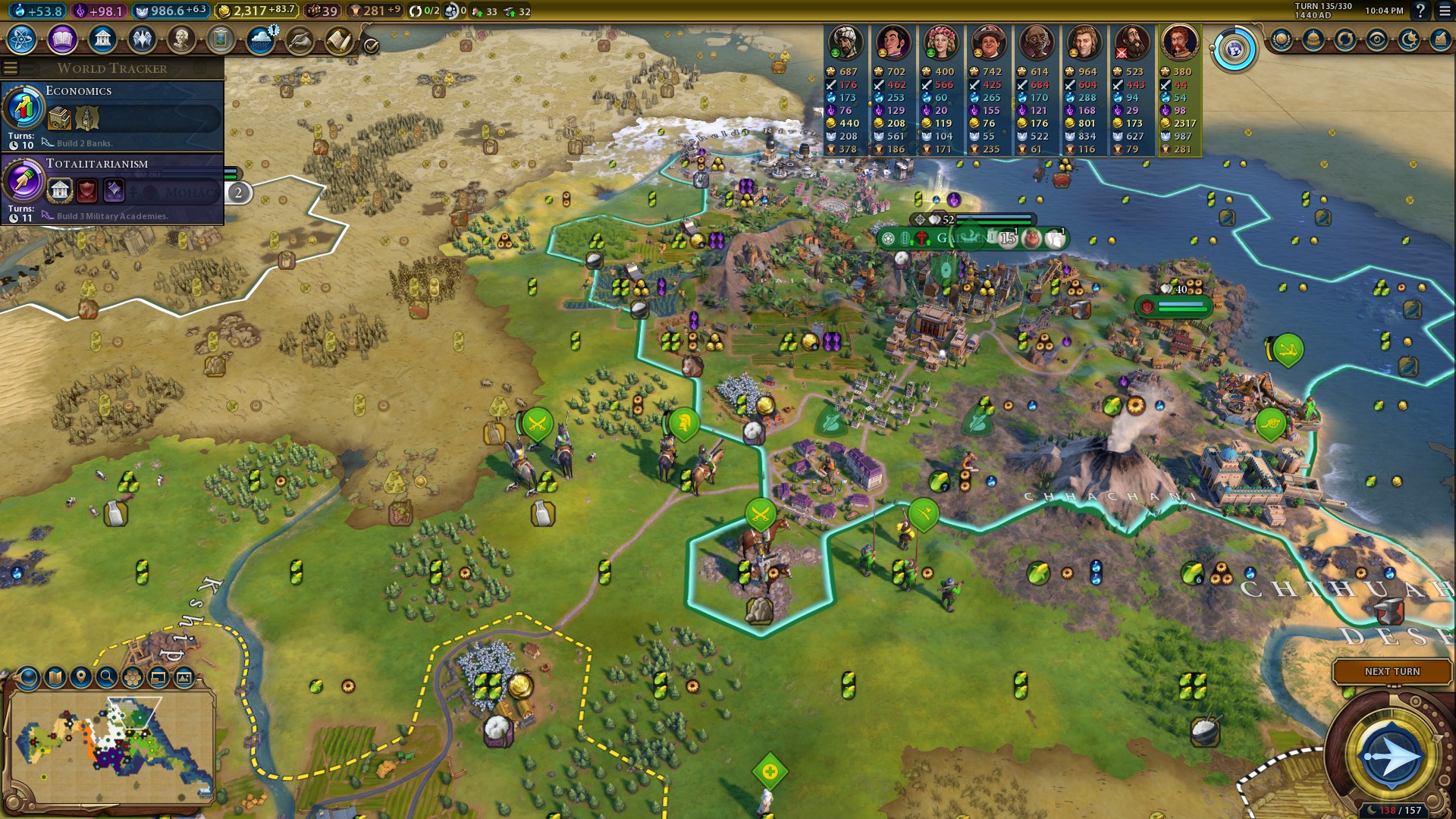1456x819 pixels.
Task: Open the Great People screen (bust icon)
Action: 181,39
